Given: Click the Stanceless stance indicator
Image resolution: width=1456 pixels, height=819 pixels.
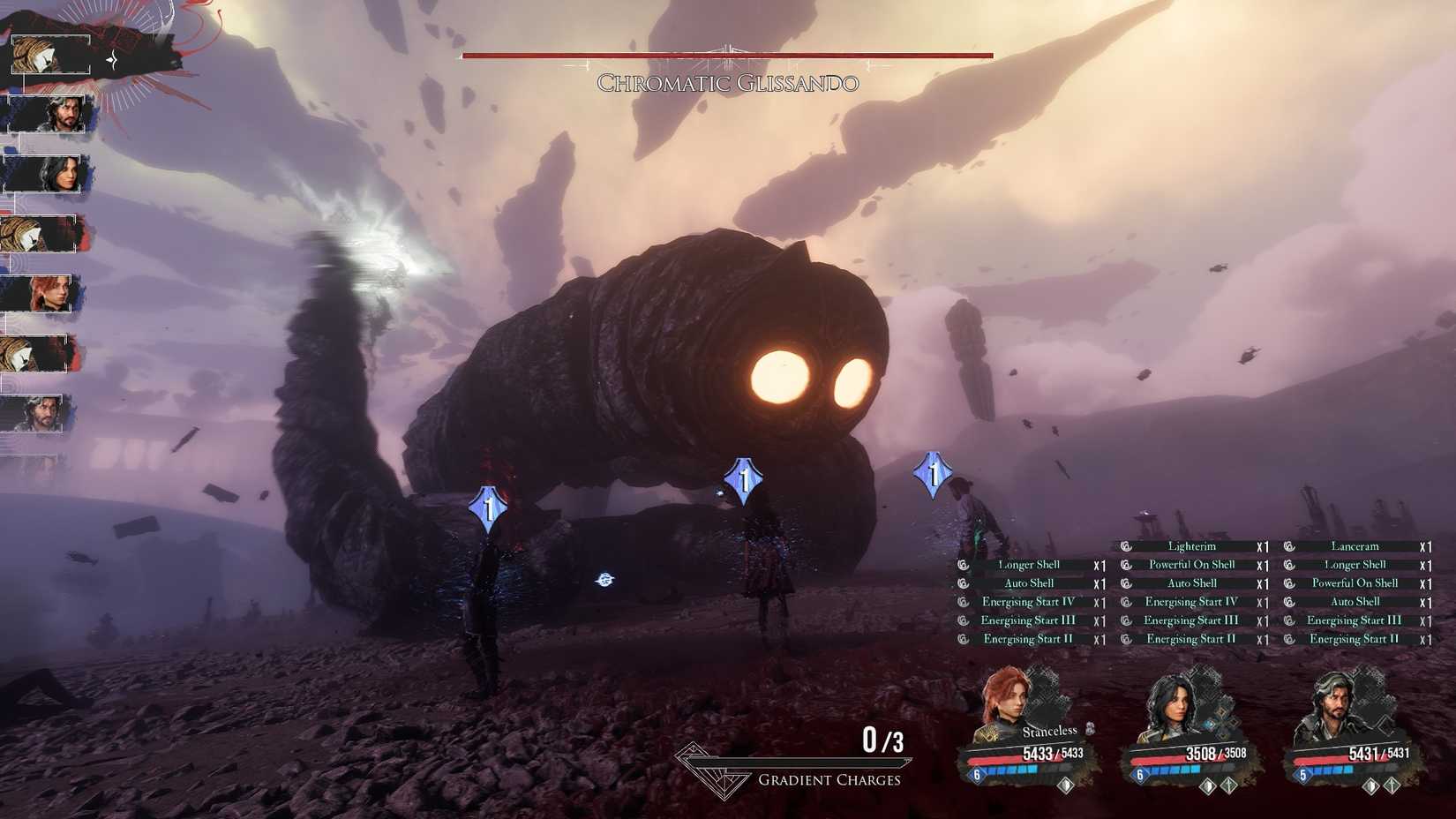Looking at the screenshot, I should coord(1050,731).
